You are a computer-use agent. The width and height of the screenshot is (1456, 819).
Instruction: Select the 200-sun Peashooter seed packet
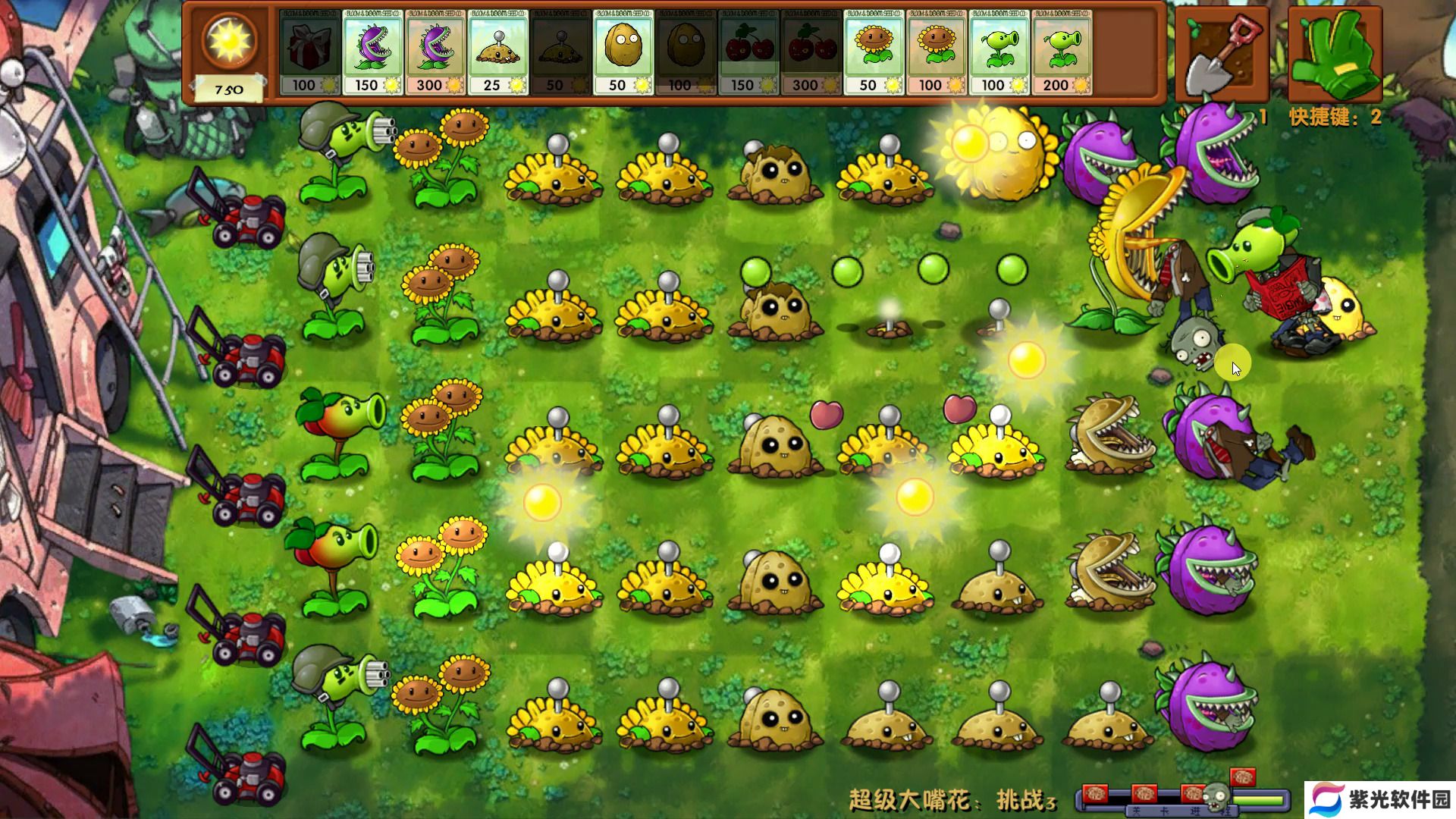coord(1062,52)
